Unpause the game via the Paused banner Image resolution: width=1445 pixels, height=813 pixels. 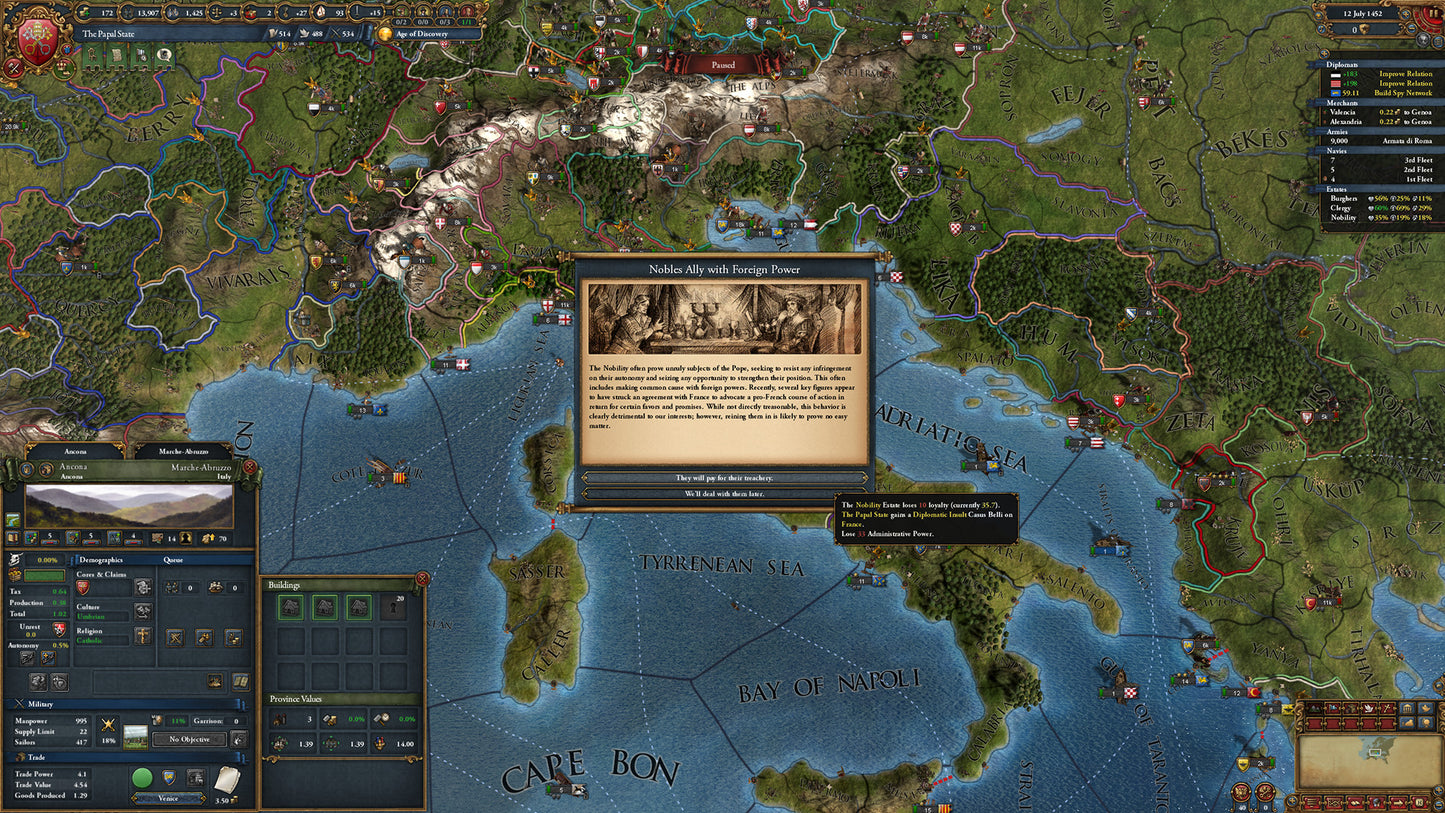coord(722,64)
